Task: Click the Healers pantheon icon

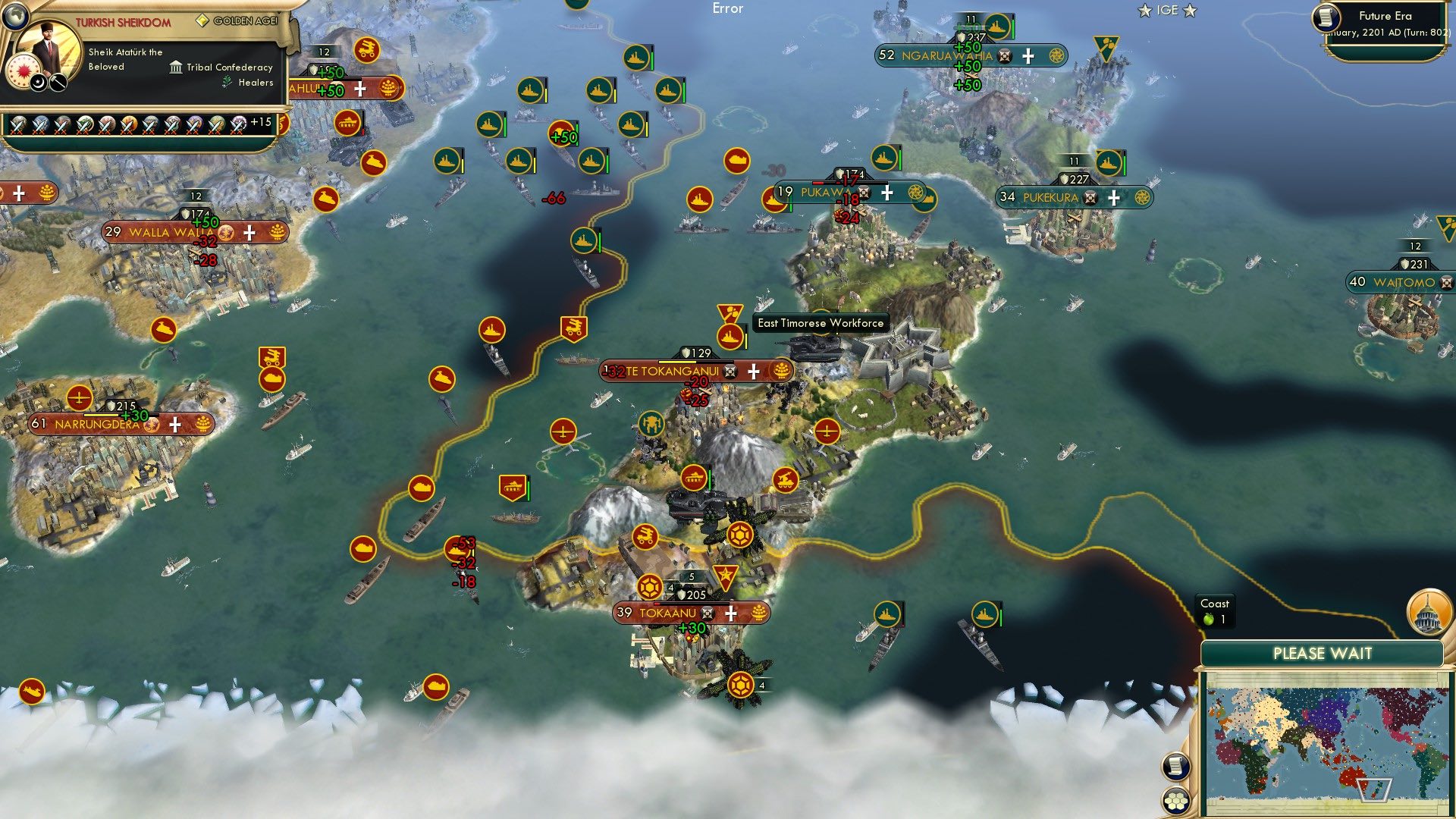Action: click(227, 82)
